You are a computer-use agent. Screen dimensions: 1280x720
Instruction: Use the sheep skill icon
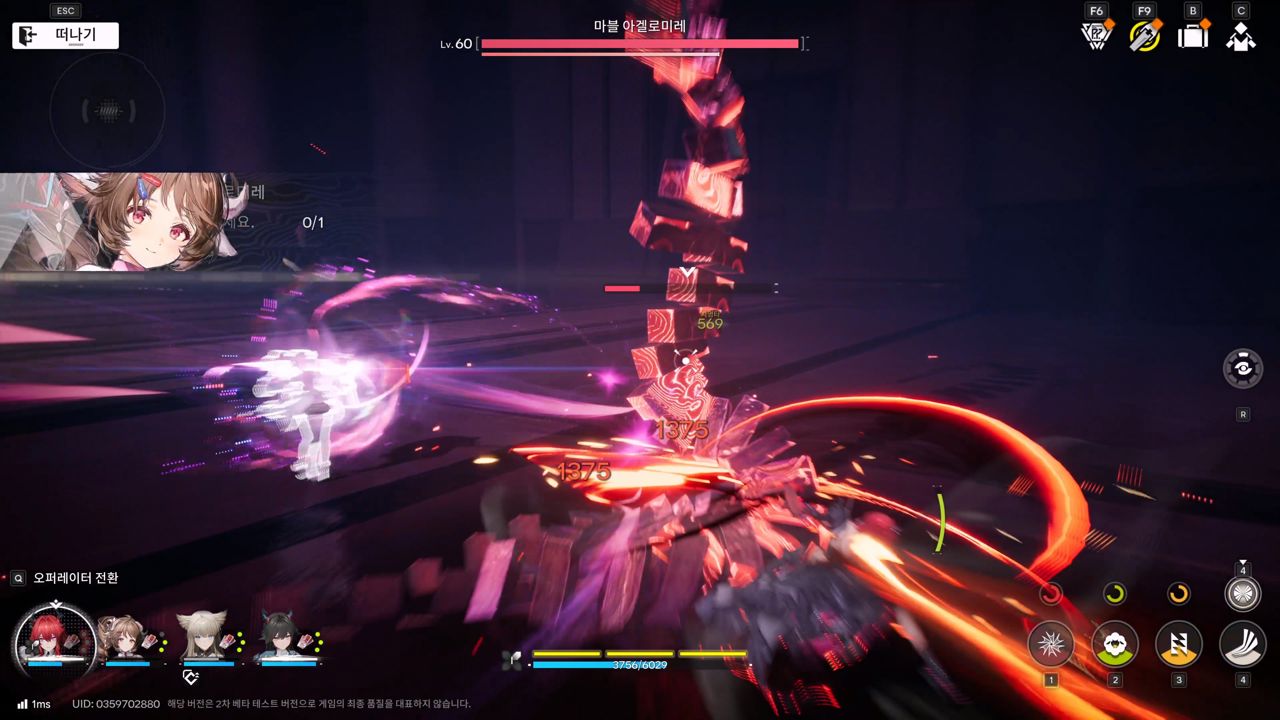[x=1115, y=645]
